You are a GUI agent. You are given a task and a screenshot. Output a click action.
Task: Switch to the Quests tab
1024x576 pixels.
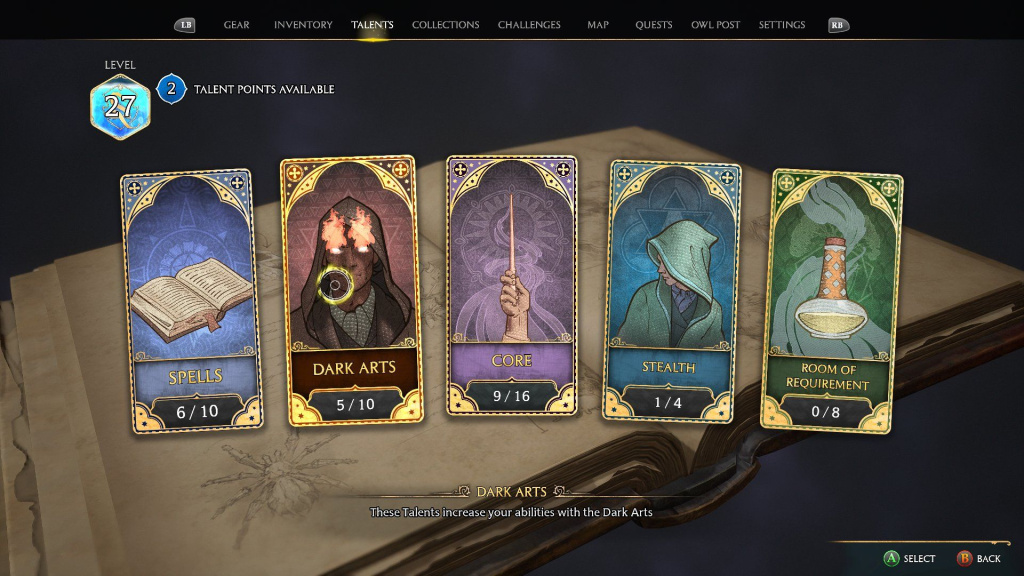[x=654, y=25]
